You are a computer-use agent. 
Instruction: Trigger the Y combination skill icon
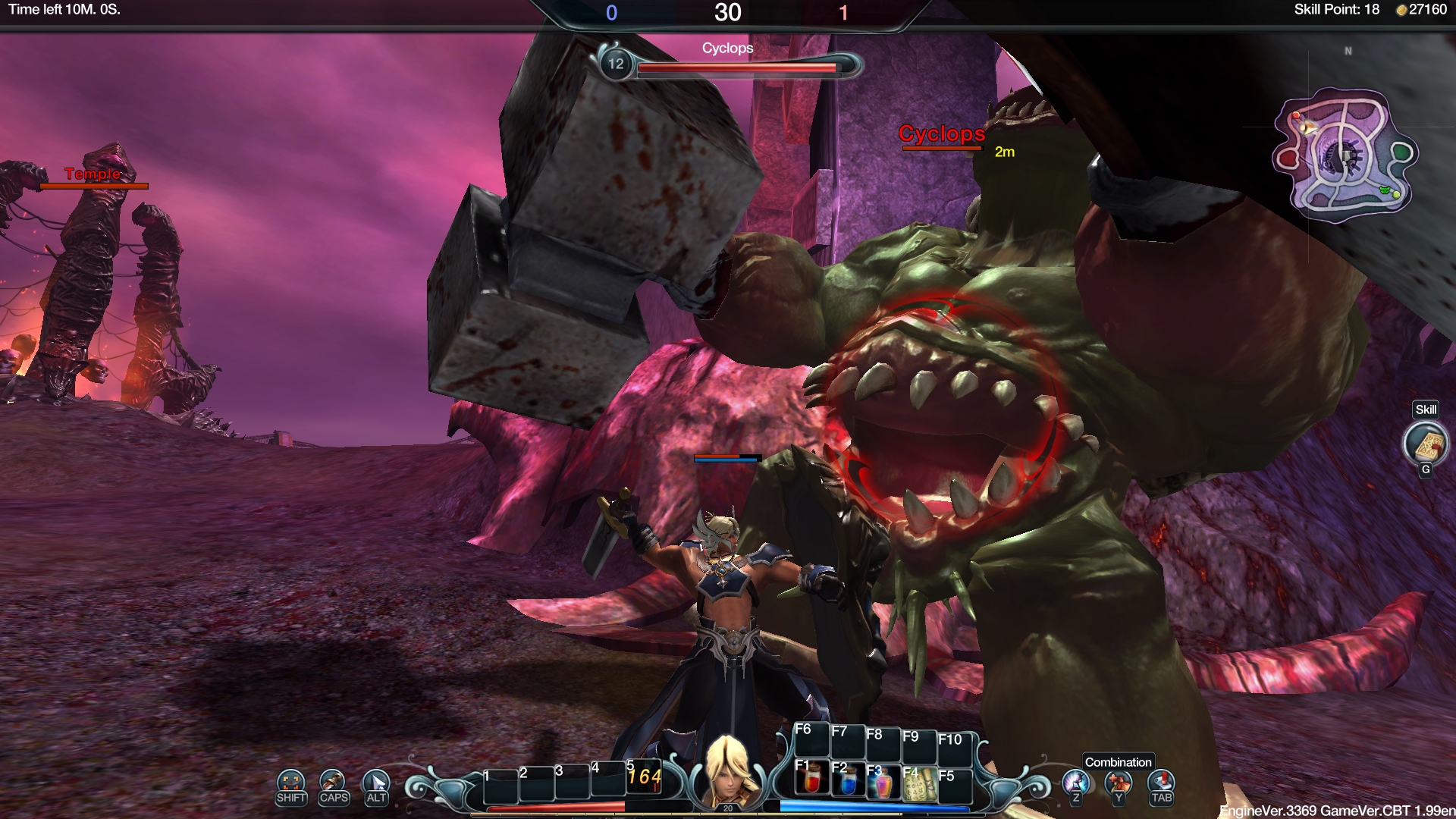[x=1118, y=783]
